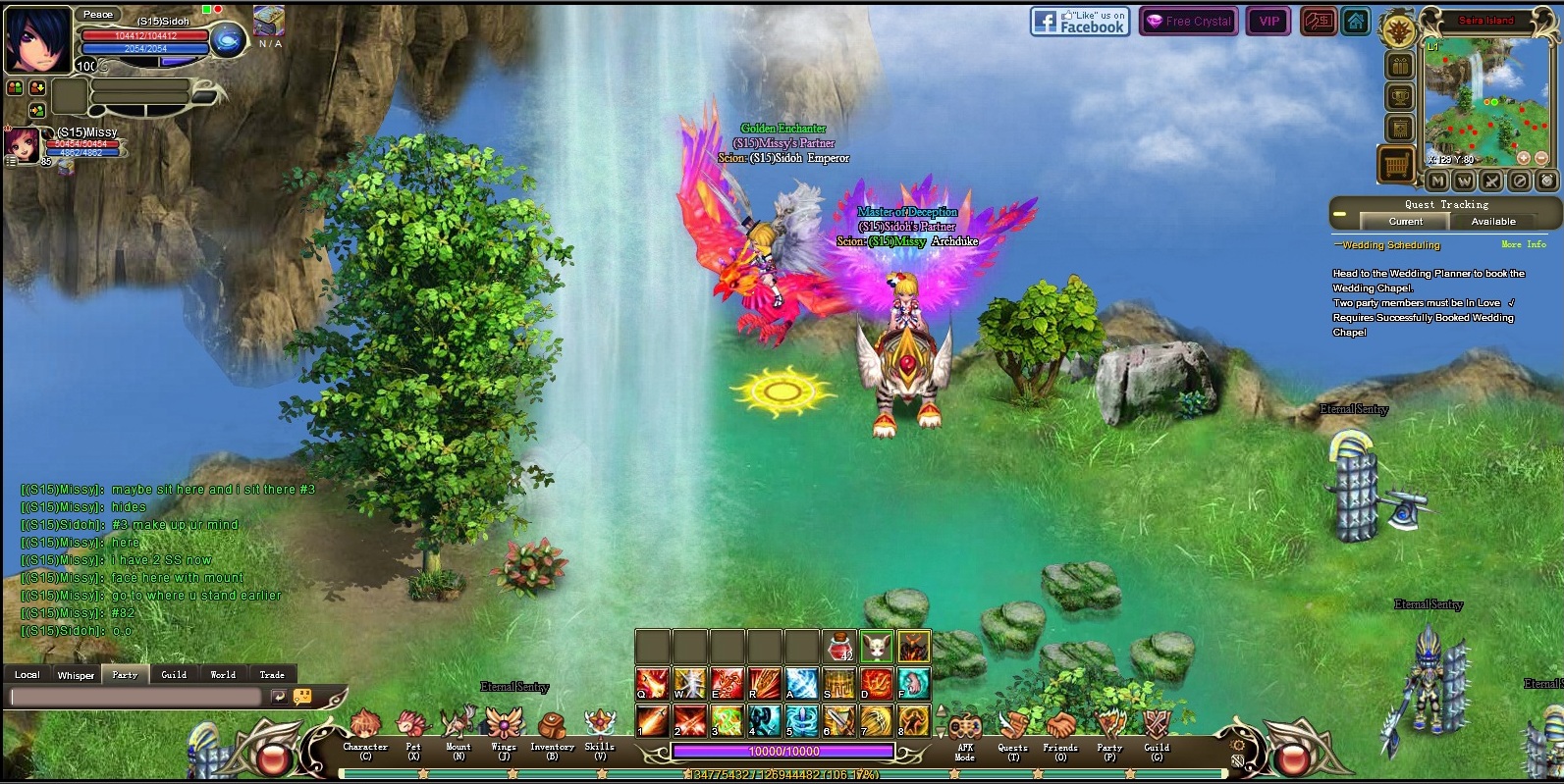Toggle AFK Mode

965,734
